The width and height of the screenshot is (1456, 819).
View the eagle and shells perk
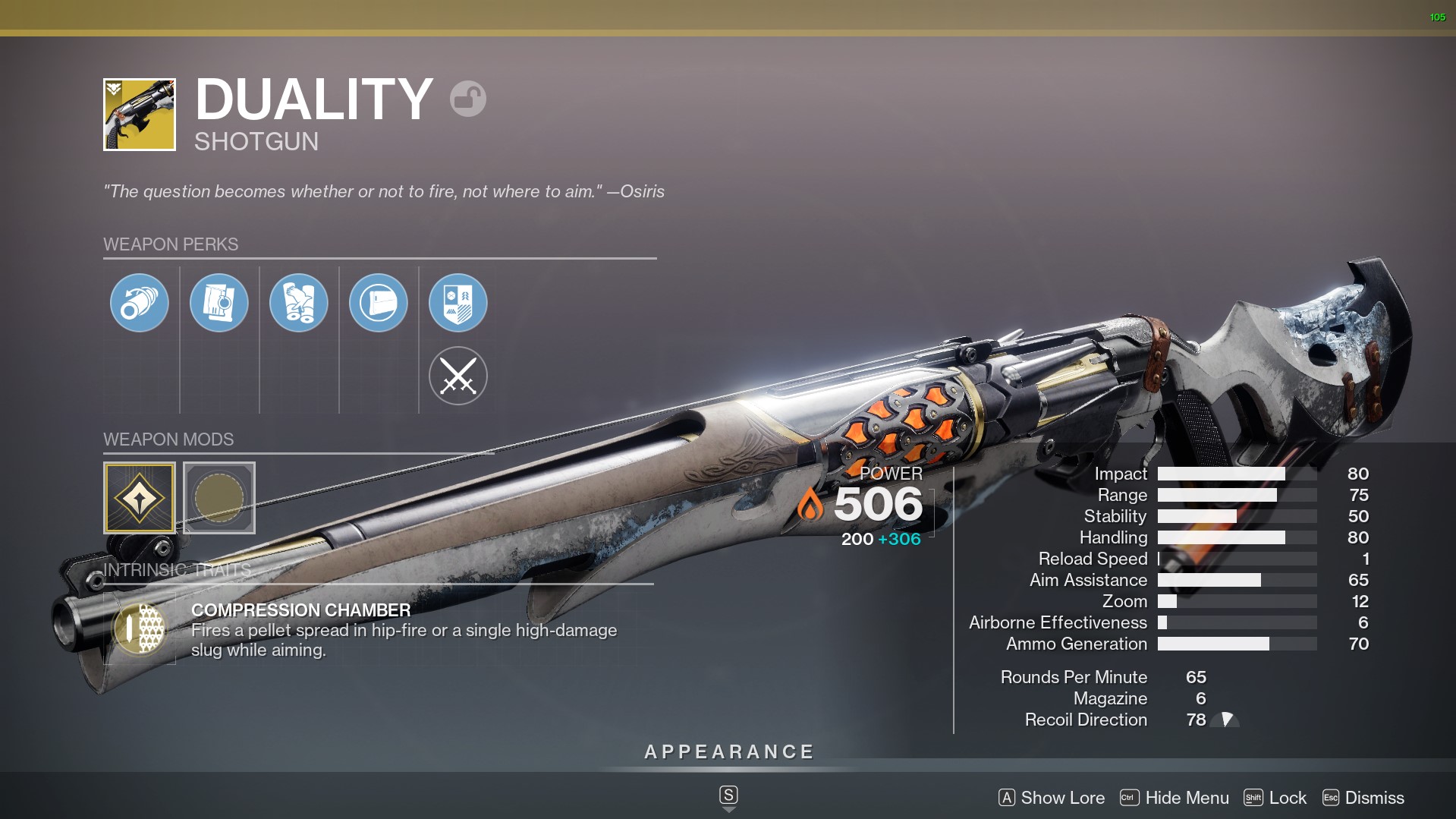(x=298, y=303)
